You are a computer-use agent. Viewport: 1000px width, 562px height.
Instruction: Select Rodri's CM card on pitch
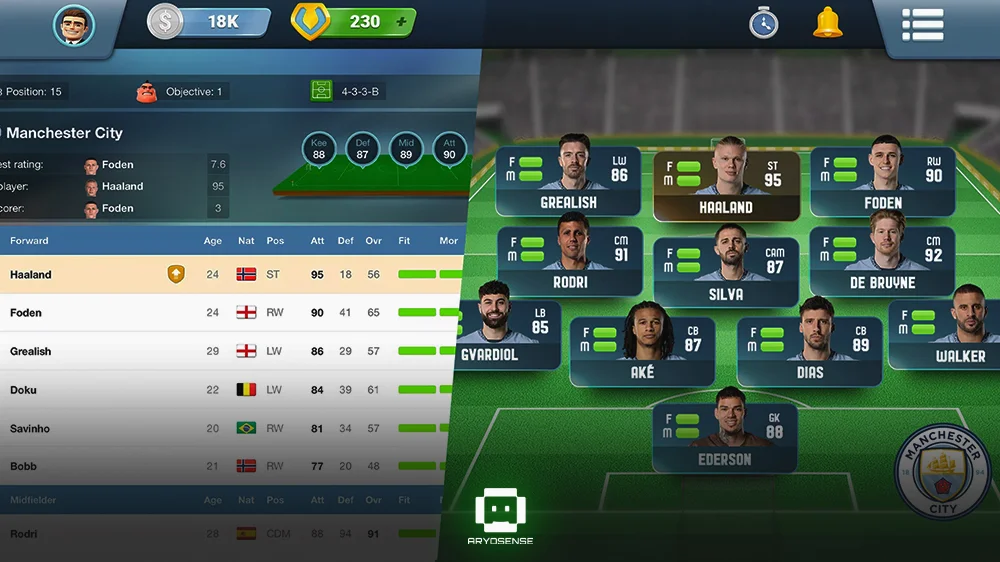click(569, 260)
